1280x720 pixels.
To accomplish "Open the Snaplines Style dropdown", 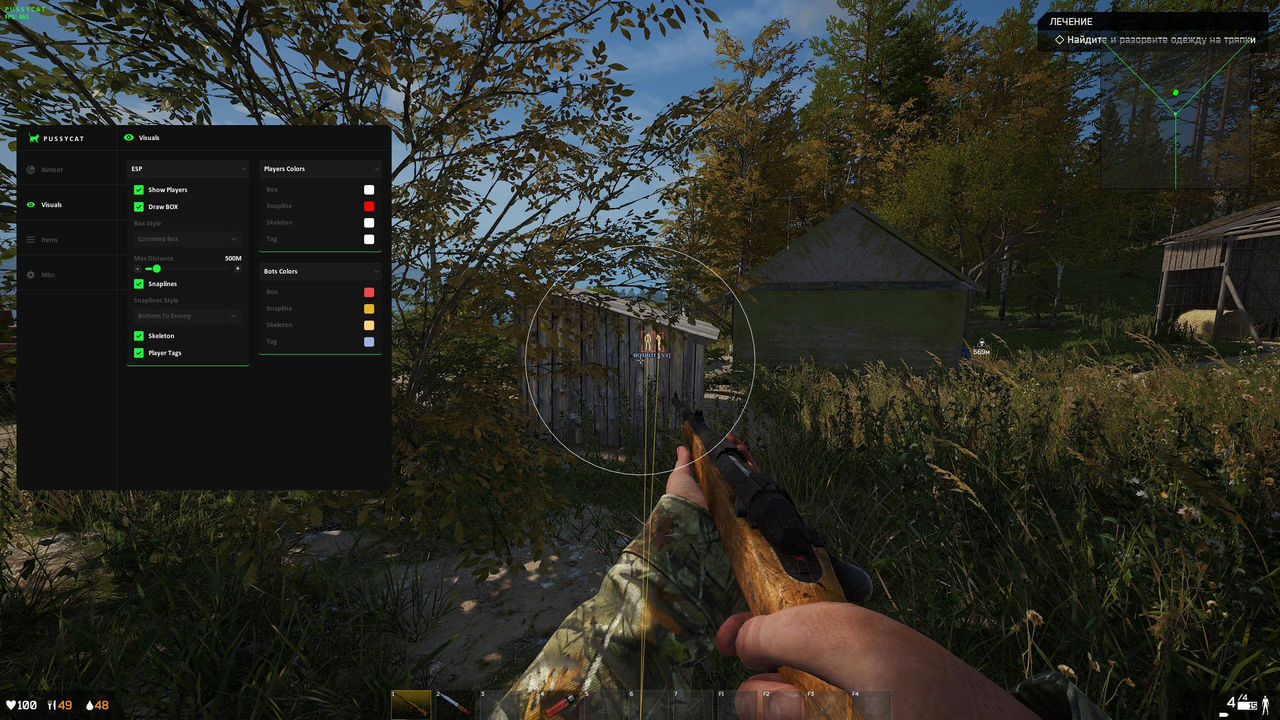I will [x=187, y=315].
